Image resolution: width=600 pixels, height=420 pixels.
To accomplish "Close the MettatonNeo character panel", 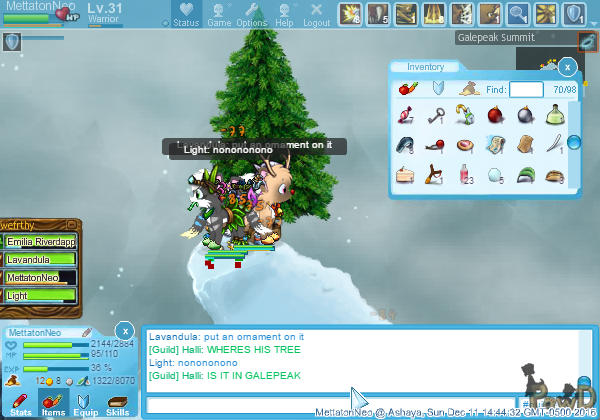I will coord(124,331).
